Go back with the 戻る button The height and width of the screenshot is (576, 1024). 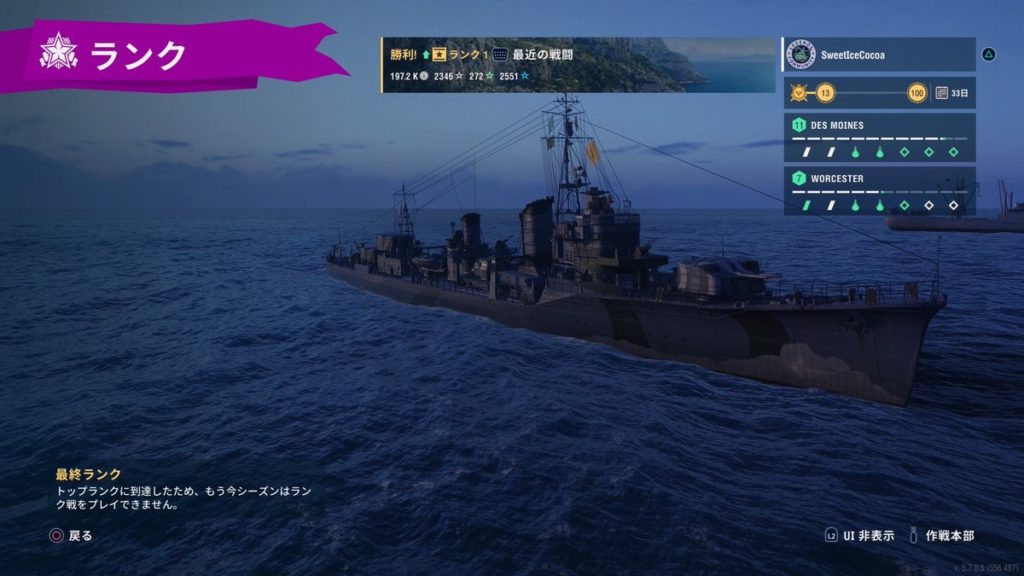71,536
